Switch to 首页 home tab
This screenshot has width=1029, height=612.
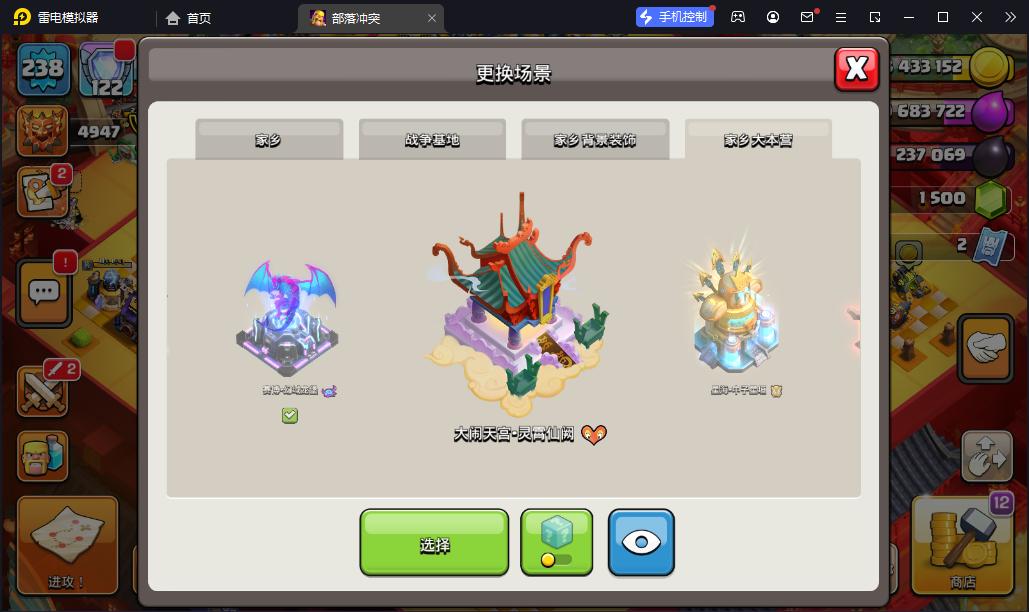(x=189, y=18)
